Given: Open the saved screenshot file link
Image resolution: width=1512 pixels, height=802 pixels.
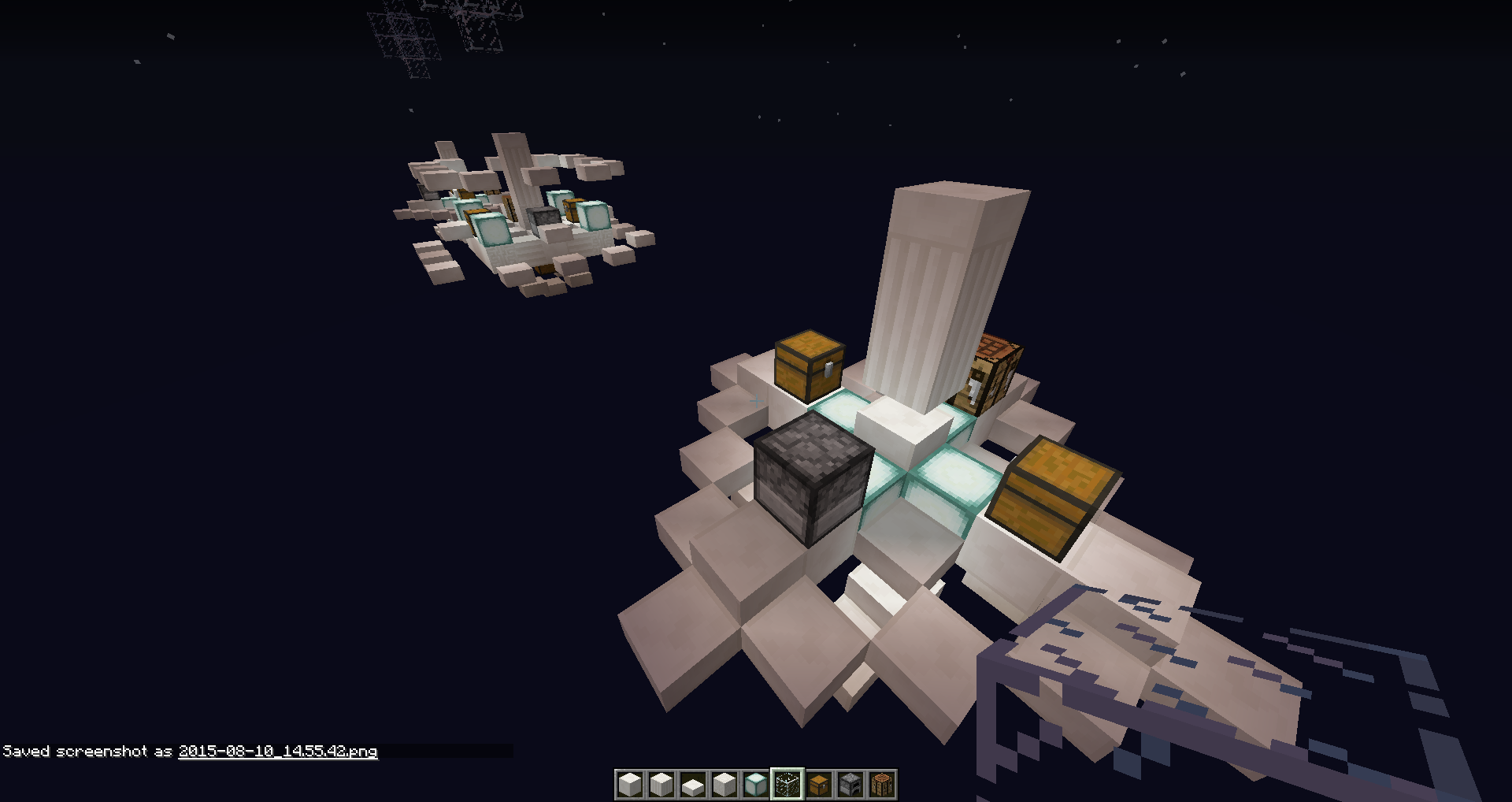Looking at the screenshot, I should click(x=278, y=751).
